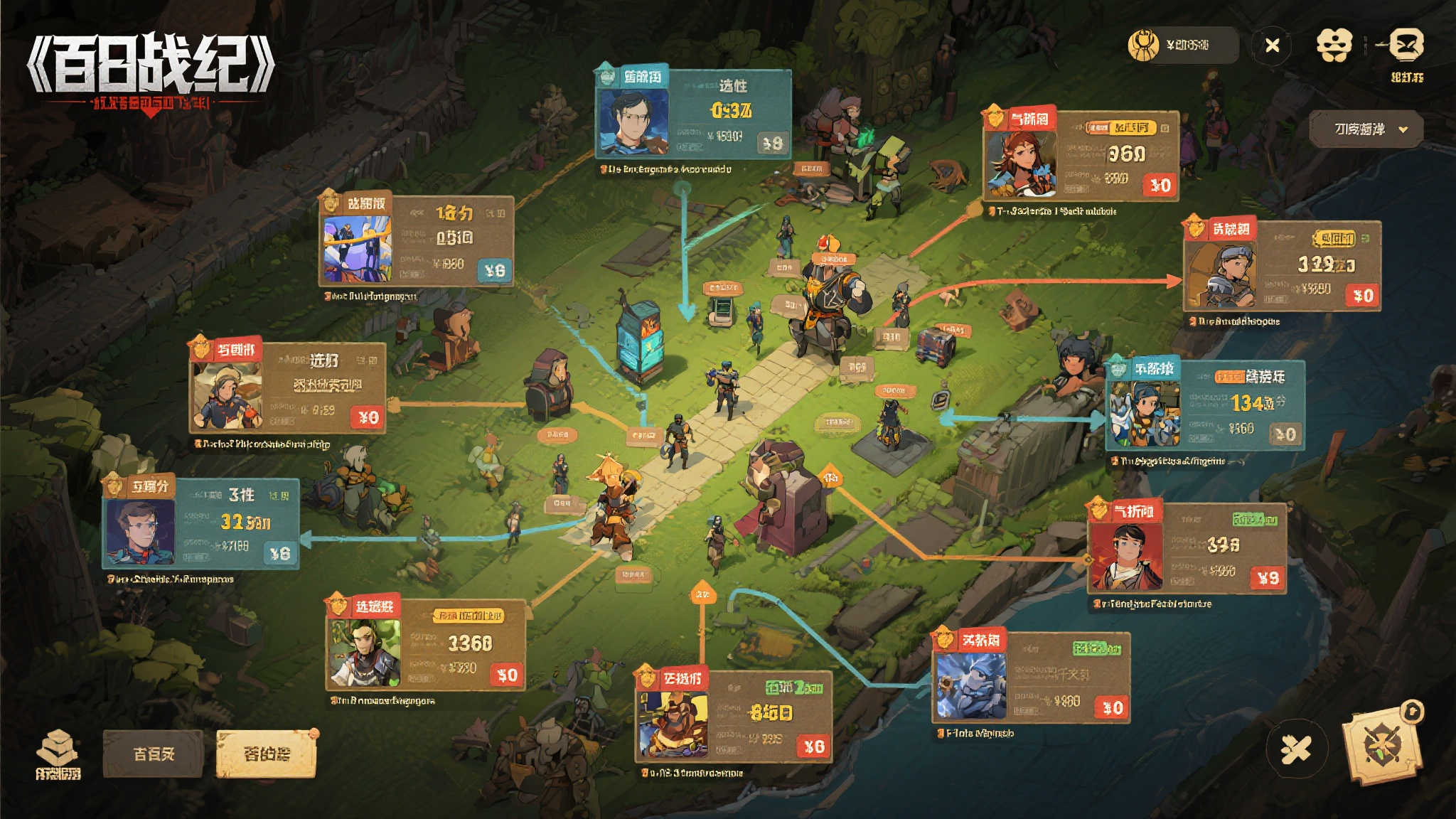The image size is (1456, 819).
Task: Click the crossed tools round button
Action: (1296, 749)
